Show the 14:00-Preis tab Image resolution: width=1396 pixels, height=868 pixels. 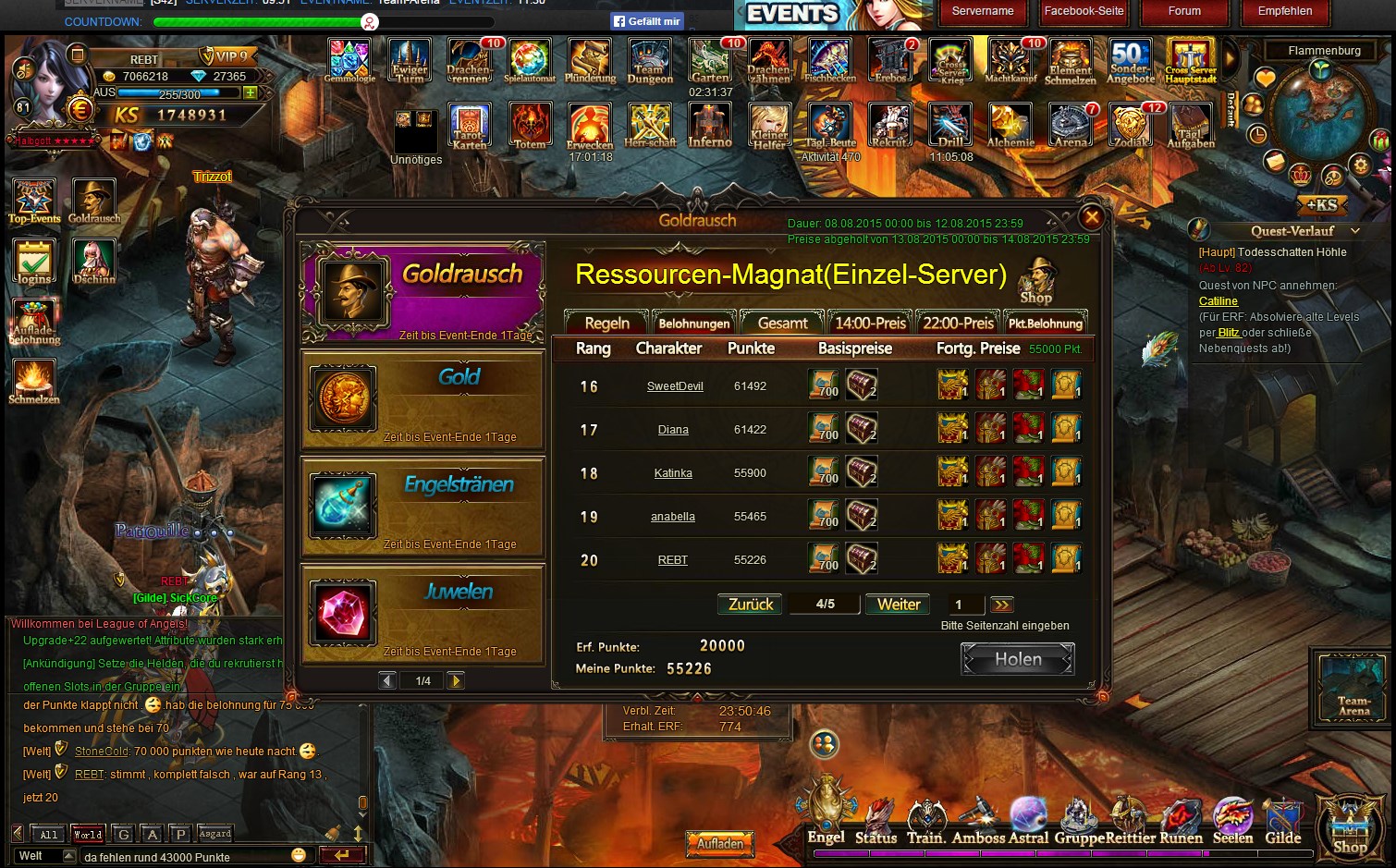coord(869,323)
